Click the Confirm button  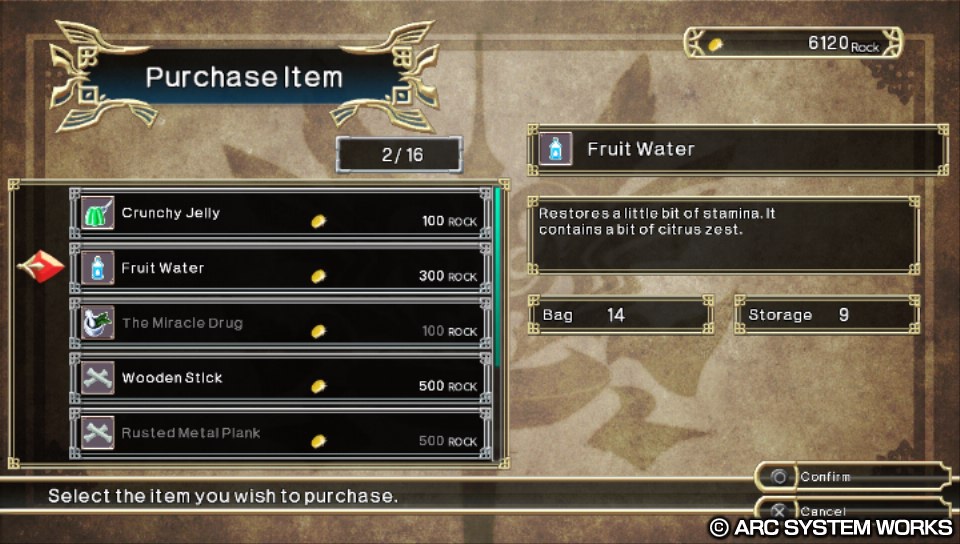click(x=850, y=477)
